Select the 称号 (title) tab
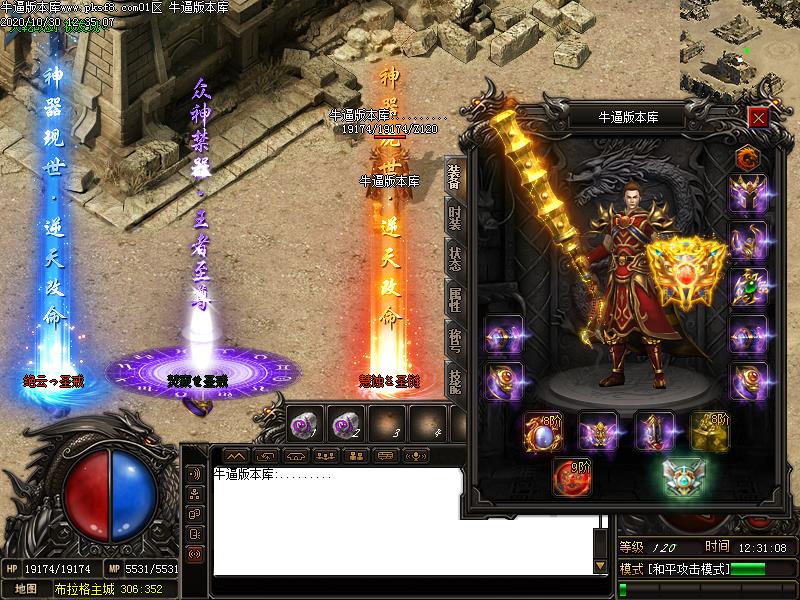The image size is (800, 600). pos(454,340)
